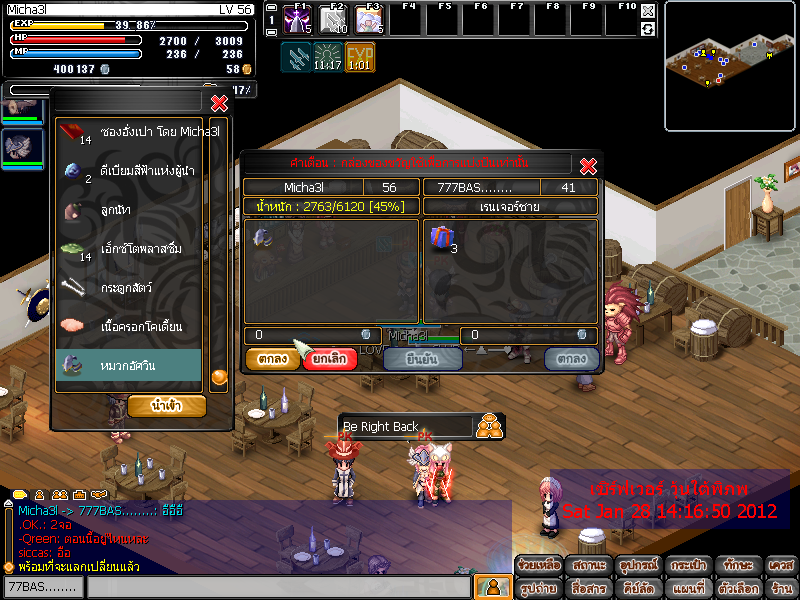The image size is (800, 600).
Task: Click the blue gift box in partner's offer
Action: click(441, 238)
